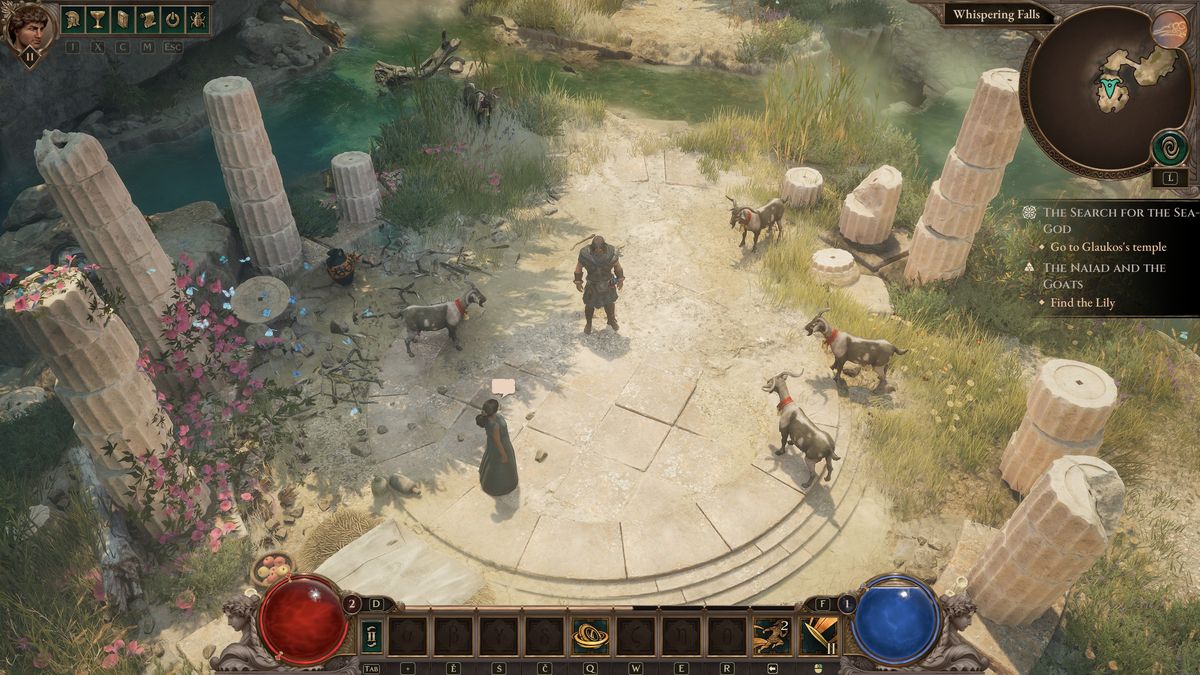Open the golden chalice menu icon
The height and width of the screenshot is (675, 1200).
pyautogui.click(x=98, y=19)
